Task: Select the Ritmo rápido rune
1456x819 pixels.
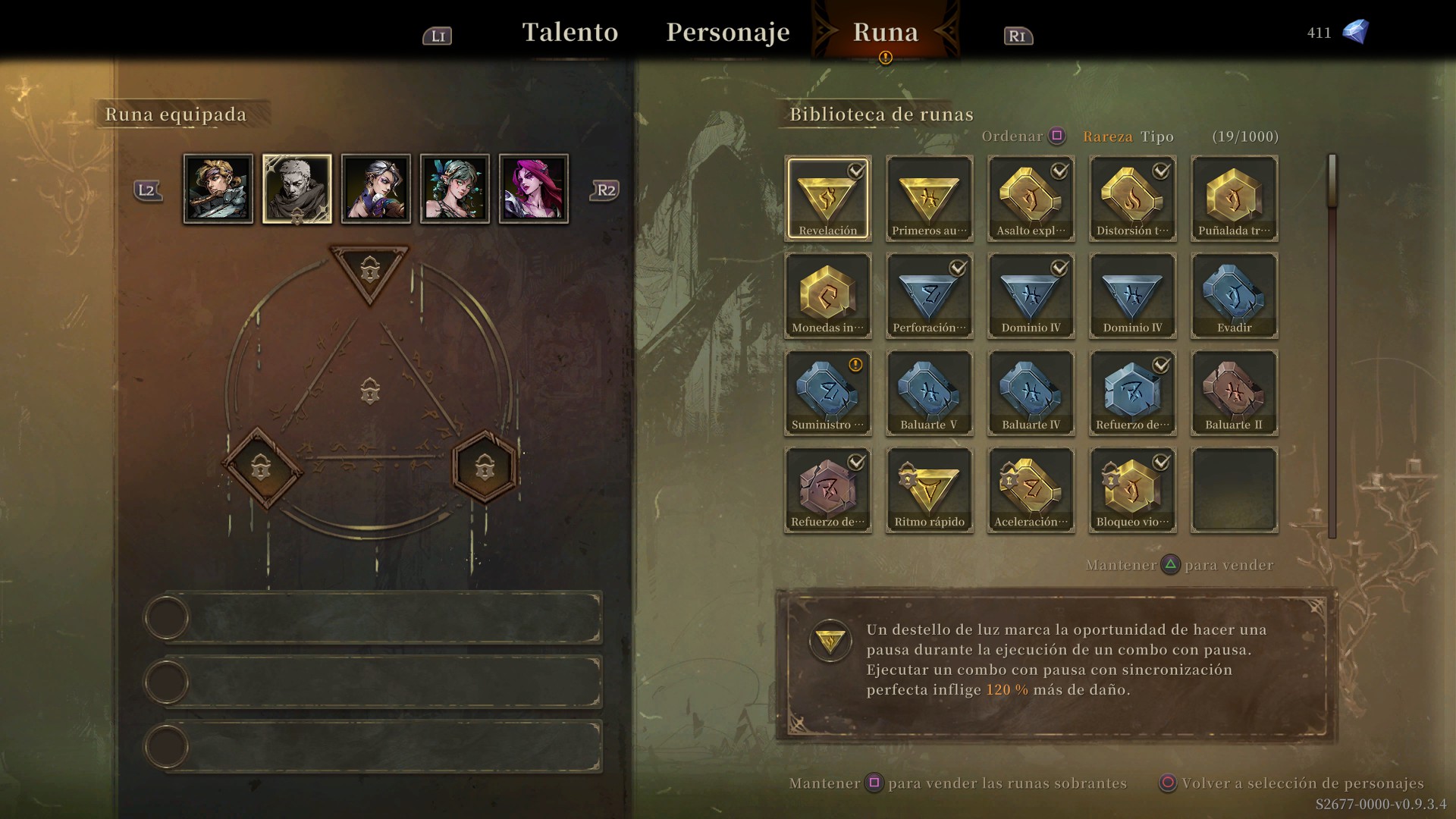Action: tap(930, 490)
